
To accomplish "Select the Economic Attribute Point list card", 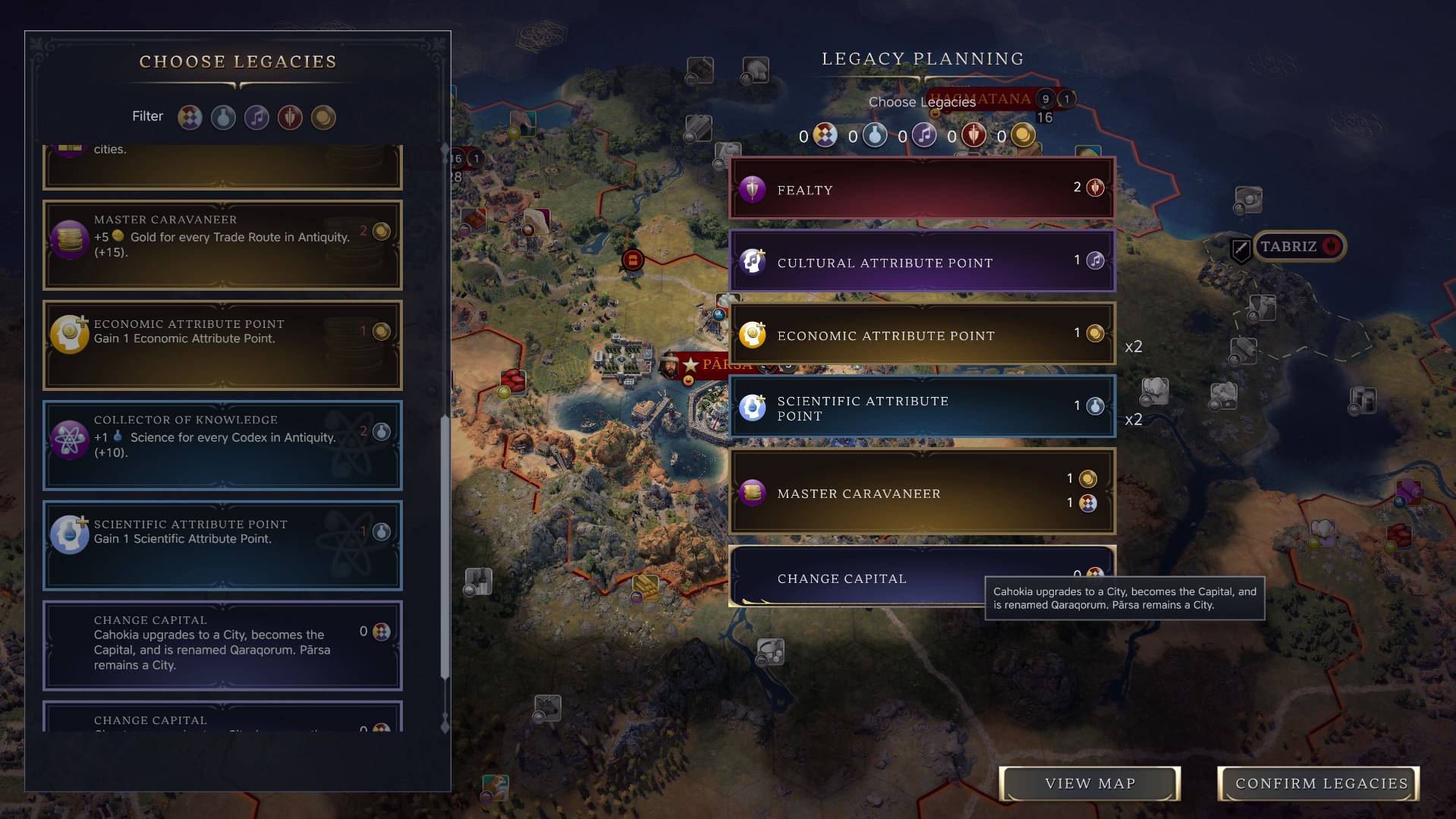I will coord(222,345).
